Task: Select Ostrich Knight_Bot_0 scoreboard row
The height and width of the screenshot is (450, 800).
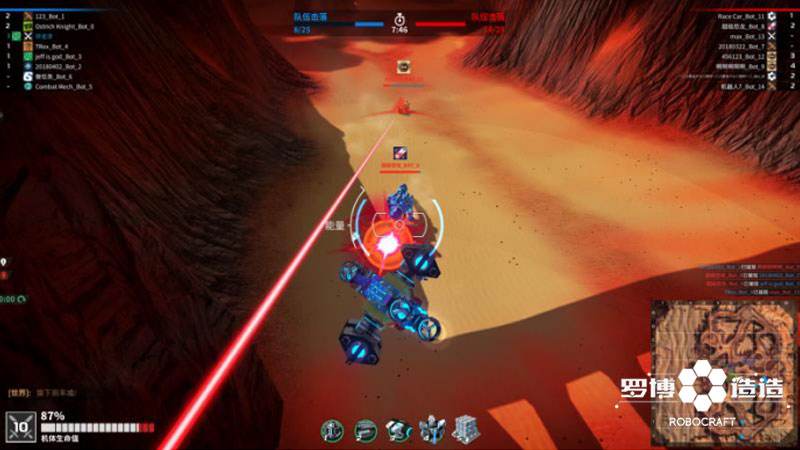Action: click(x=64, y=26)
